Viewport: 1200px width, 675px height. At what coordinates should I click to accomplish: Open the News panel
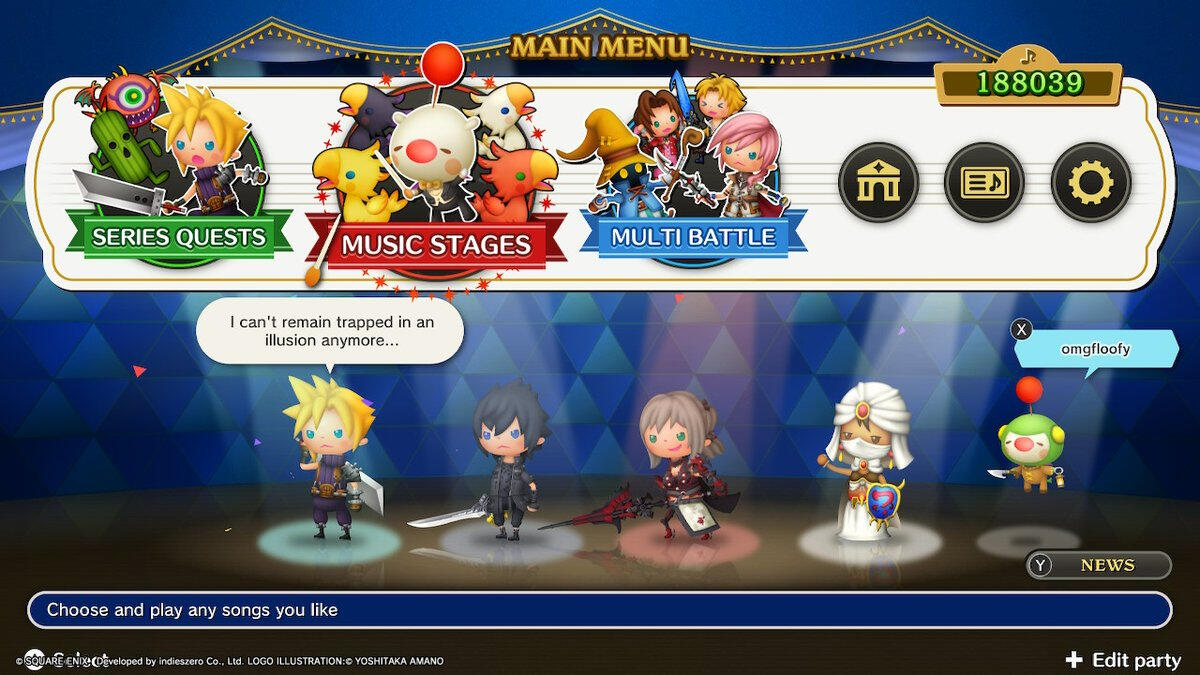click(x=1098, y=565)
